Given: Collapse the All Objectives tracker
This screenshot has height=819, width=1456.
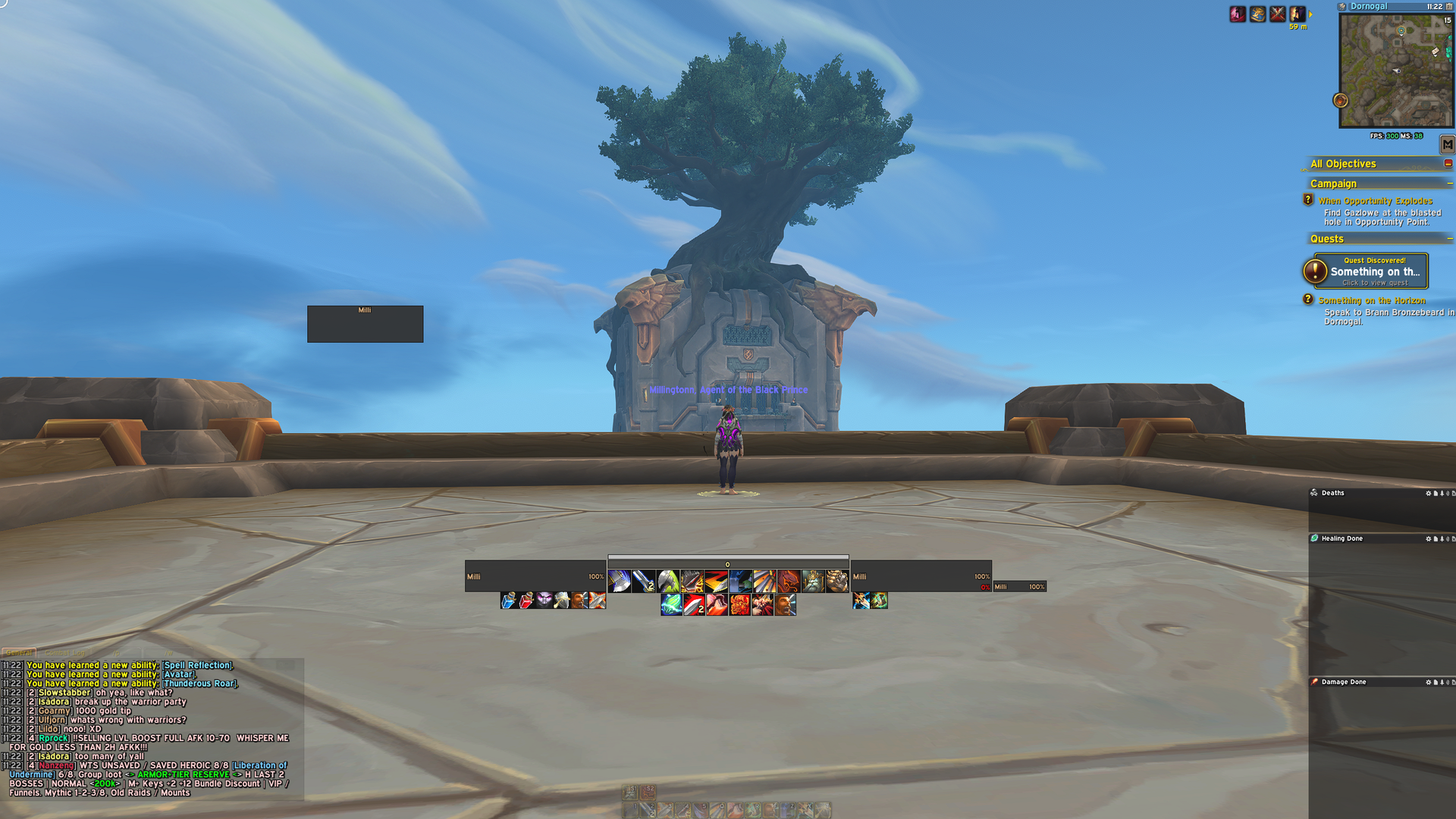Looking at the screenshot, I should [x=1449, y=164].
